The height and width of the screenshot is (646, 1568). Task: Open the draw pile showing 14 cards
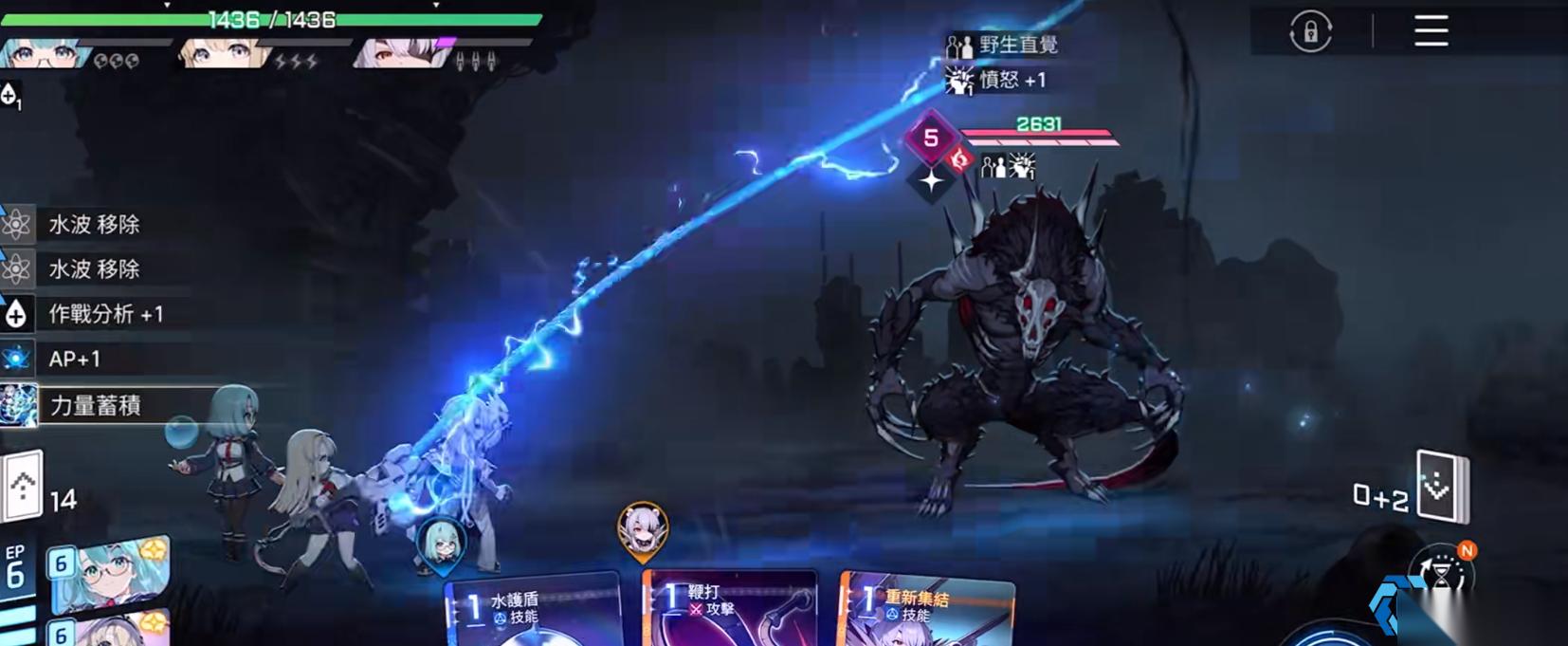(24, 487)
